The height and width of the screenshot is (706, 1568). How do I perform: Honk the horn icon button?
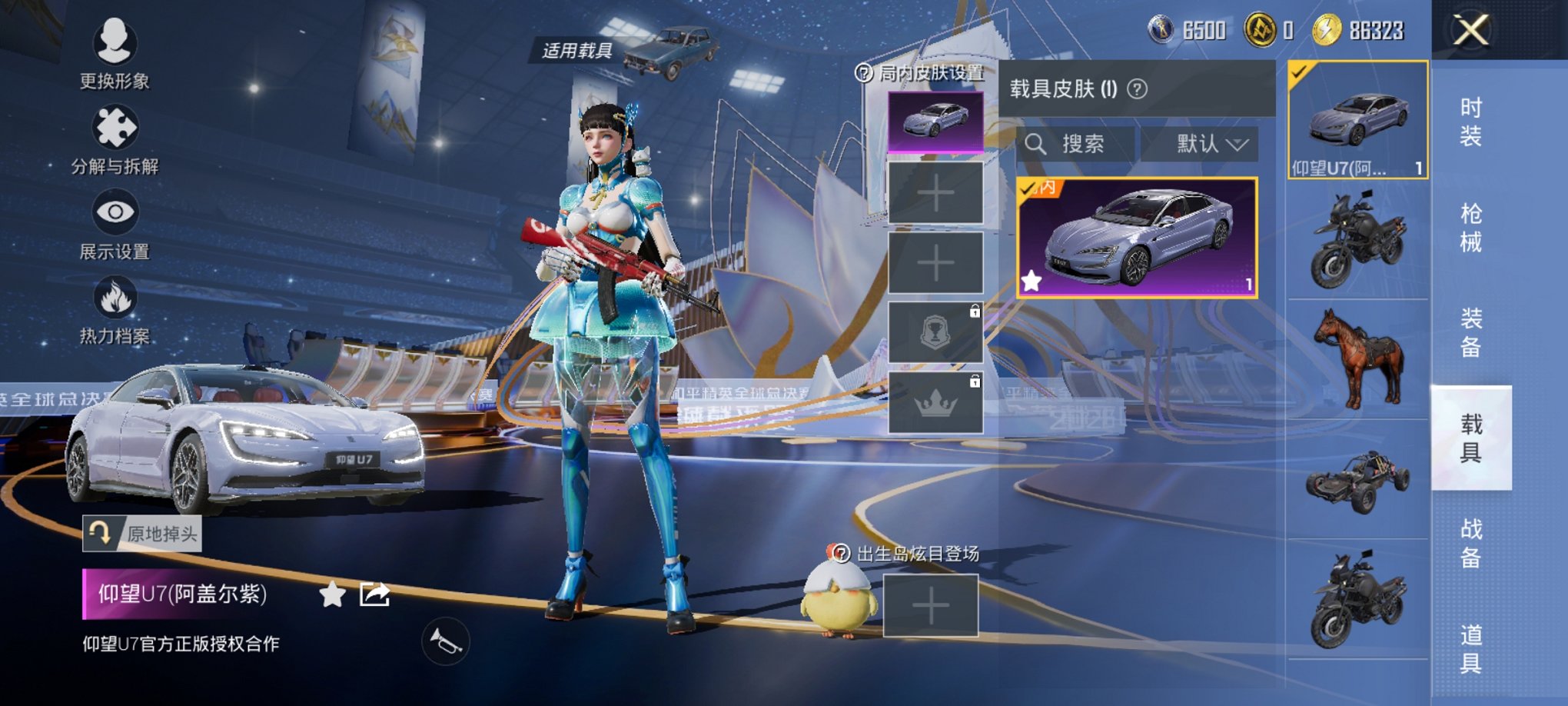[x=445, y=641]
